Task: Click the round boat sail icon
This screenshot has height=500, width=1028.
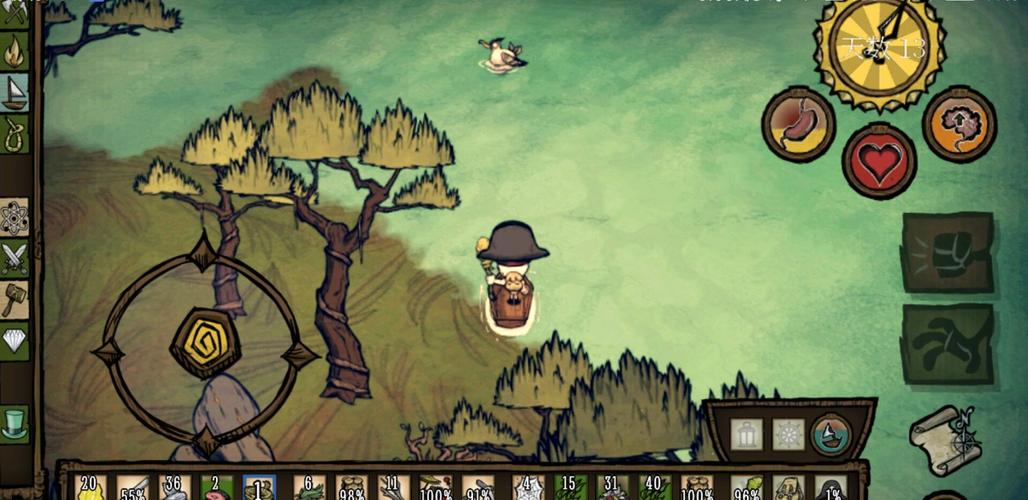Action: click(831, 434)
